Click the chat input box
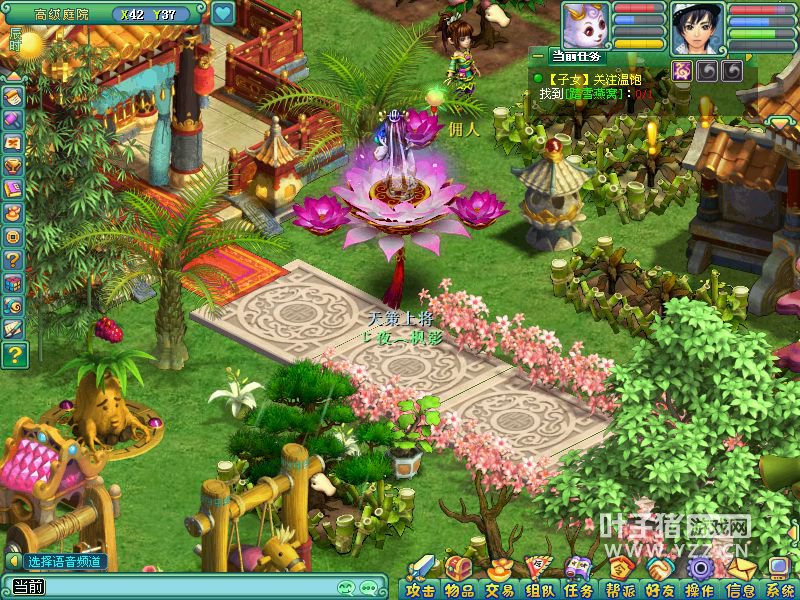Screen dimensions: 800x600 tap(180, 587)
